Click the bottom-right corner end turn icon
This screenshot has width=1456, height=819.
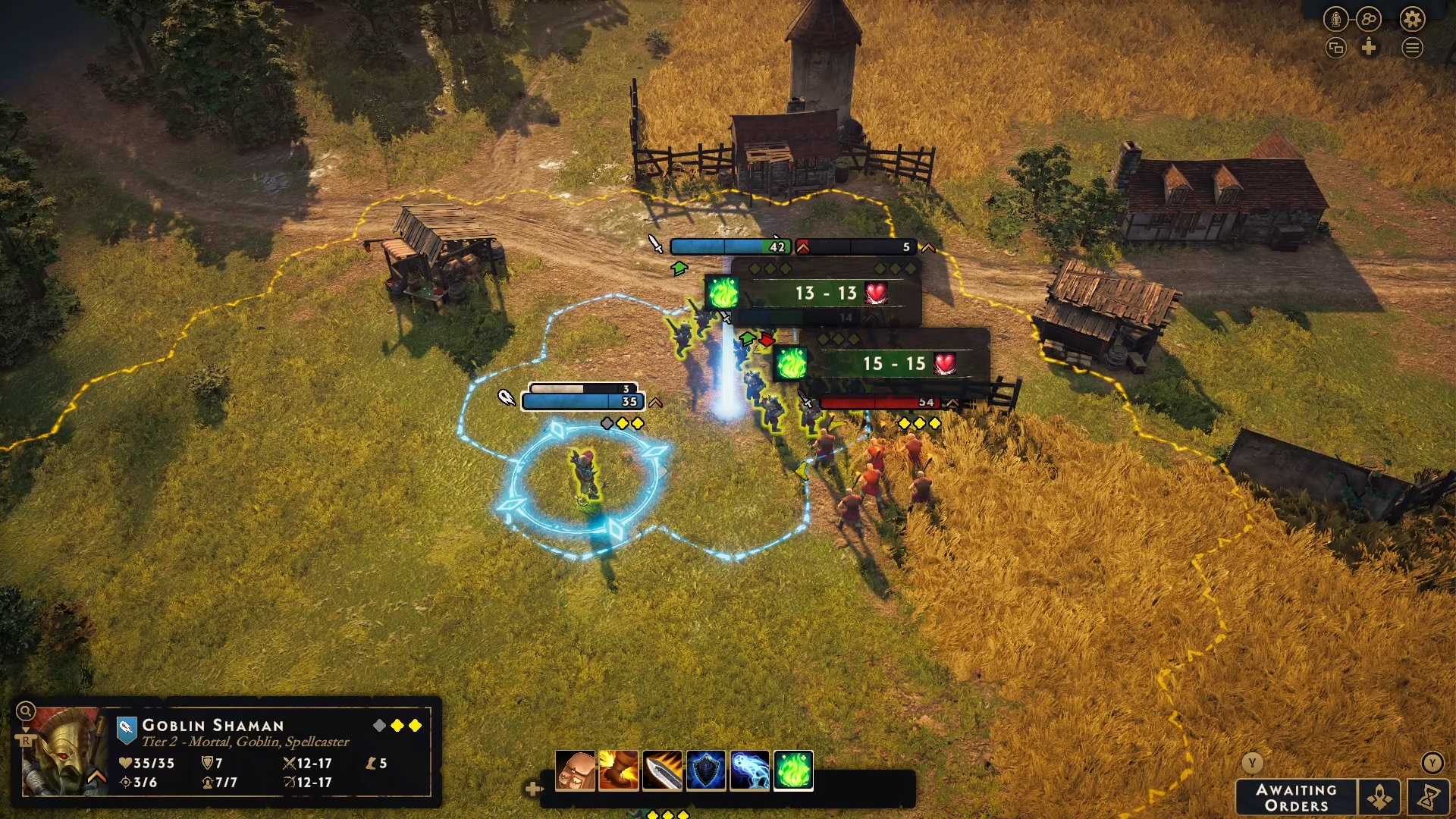(1429, 798)
